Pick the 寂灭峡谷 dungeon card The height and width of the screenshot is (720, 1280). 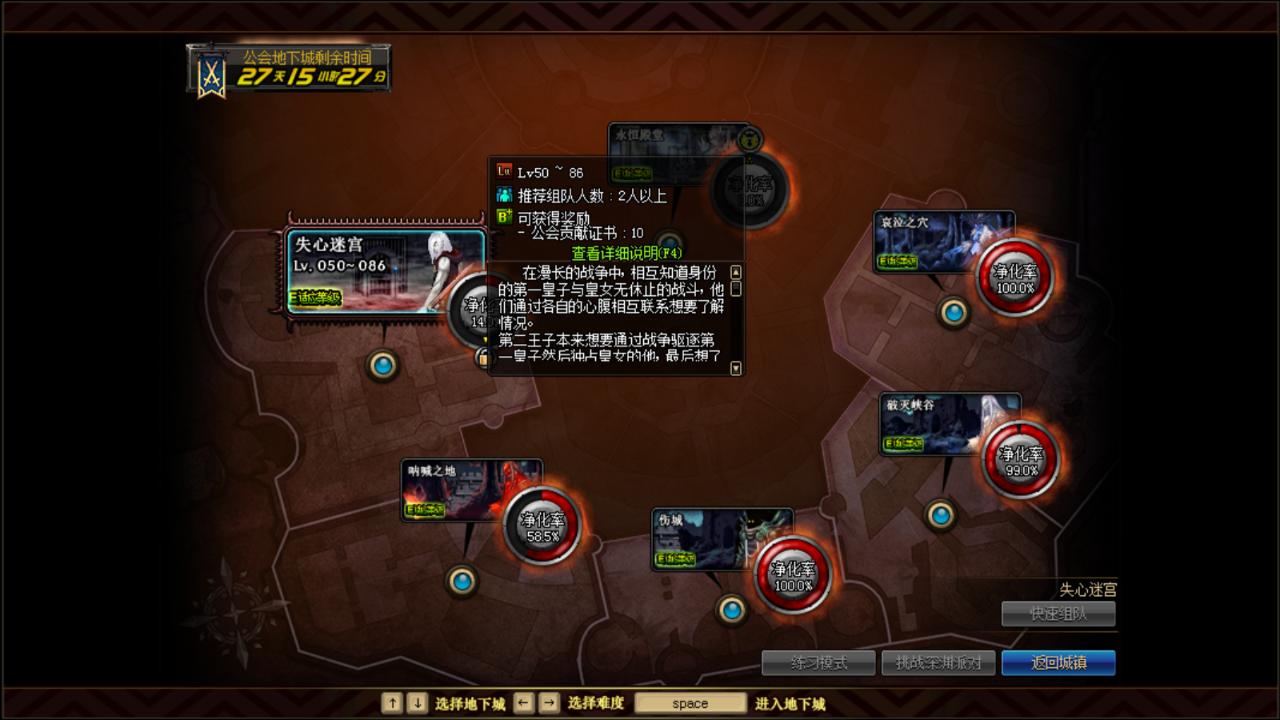click(x=949, y=424)
